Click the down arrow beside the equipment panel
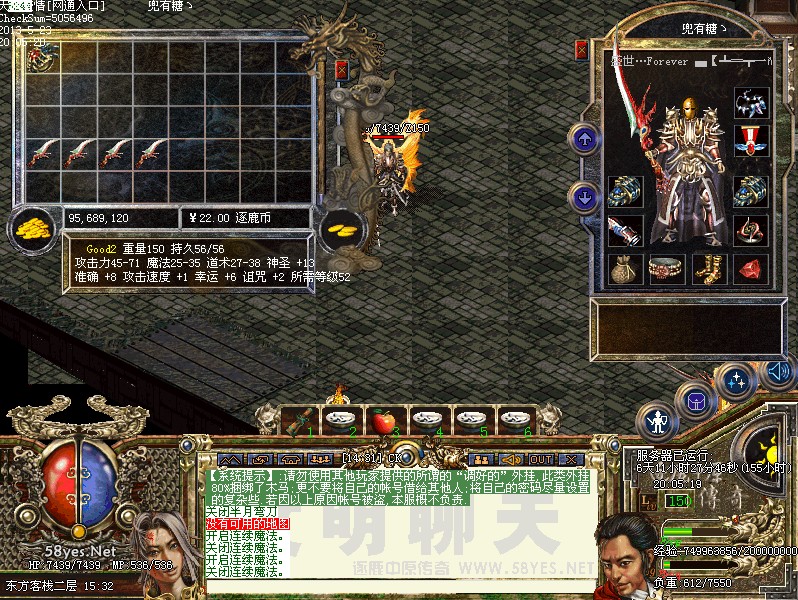The width and height of the screenshot is (798, 600). click(584, 196)
